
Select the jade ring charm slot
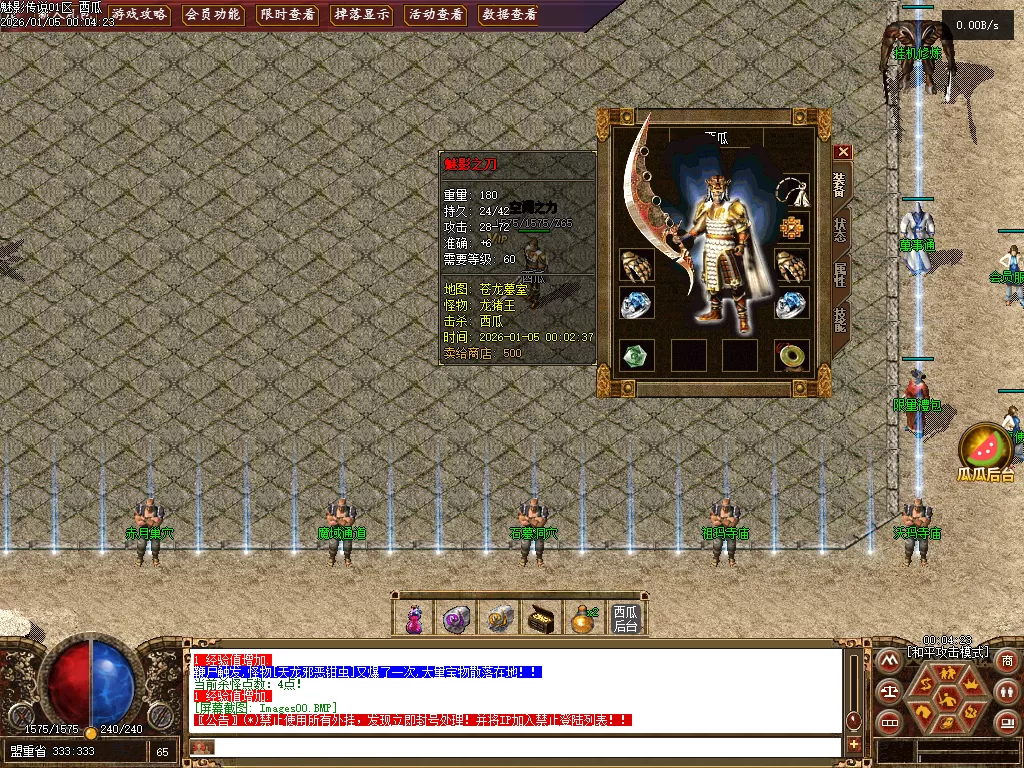pyautogui.click(x=792, y=355)
